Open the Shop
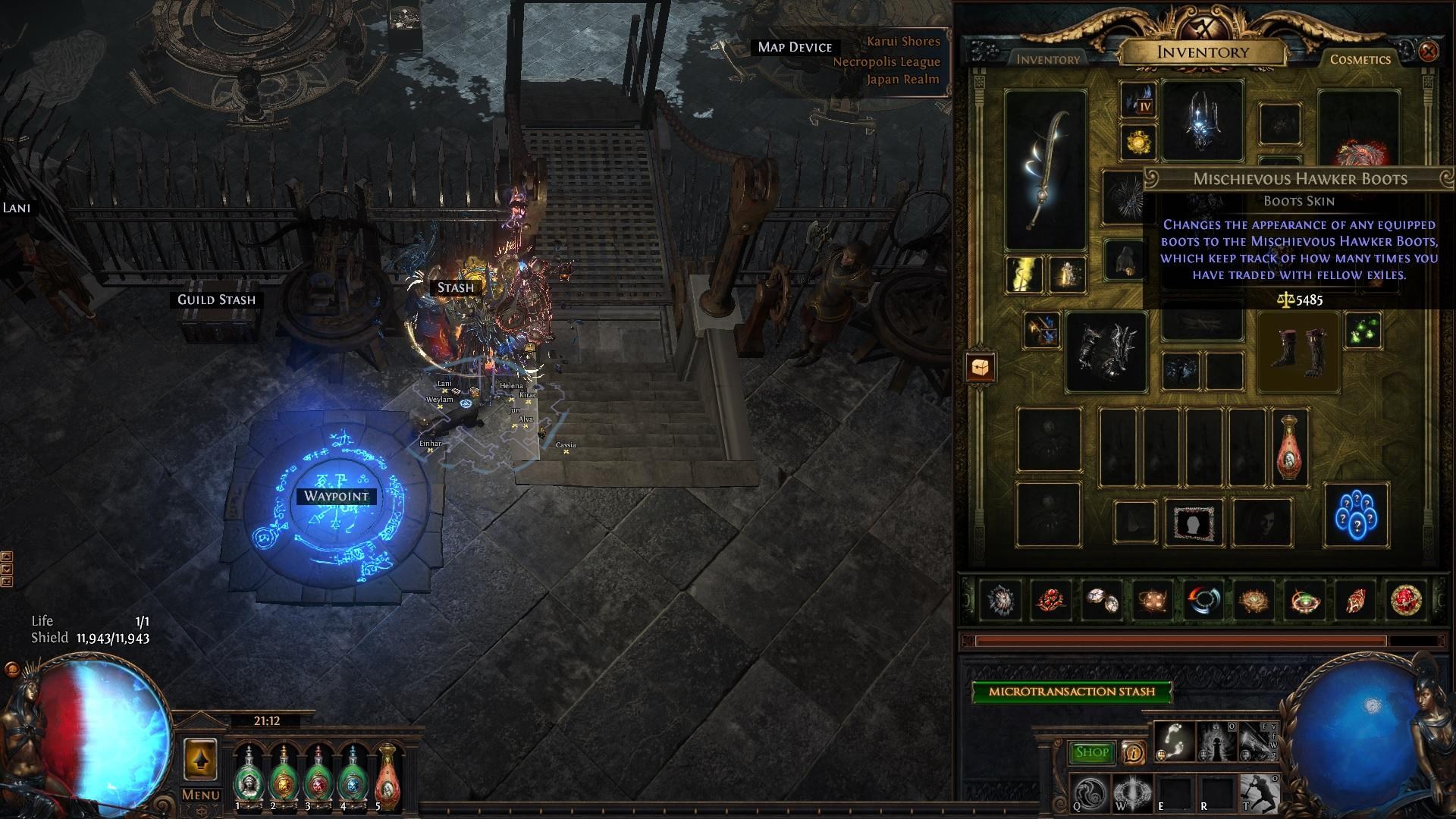 point(1093,752)
